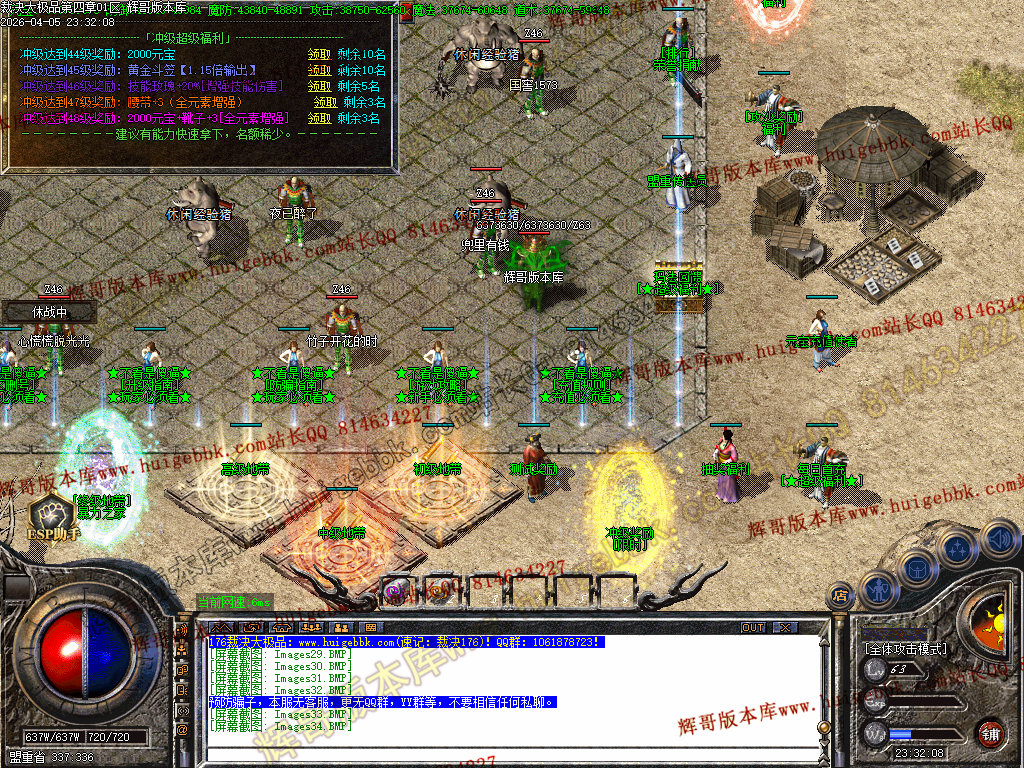The height and width of the screenshot is (768, 1024).
Task: Claim the level 48 靴子+3 reward
Action: click(320, 118)
